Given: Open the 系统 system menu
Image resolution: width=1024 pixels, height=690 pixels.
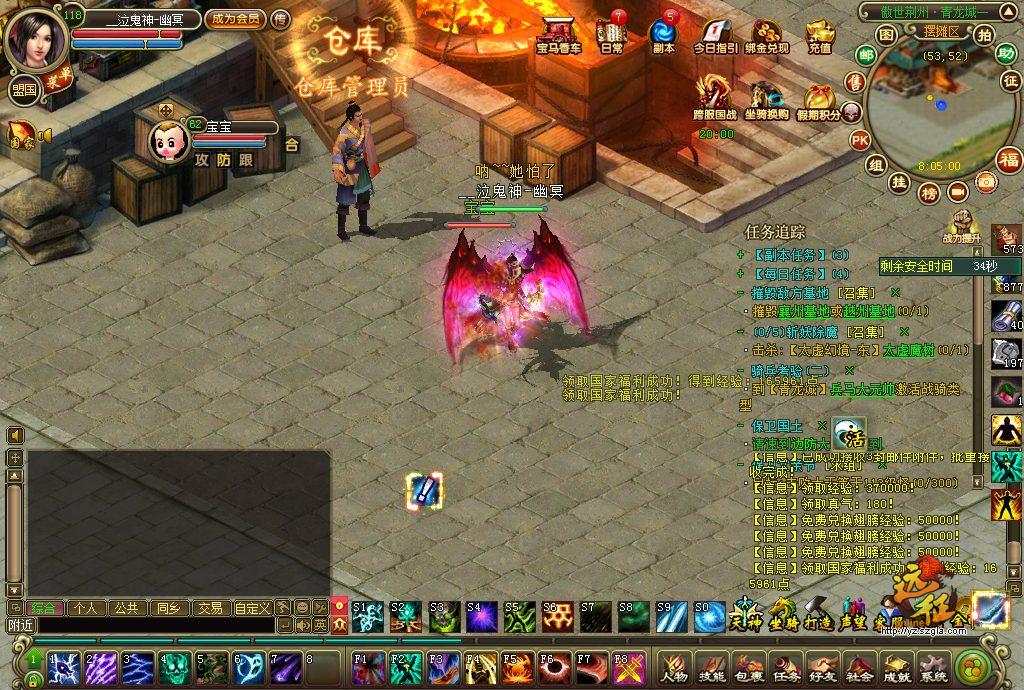Looking at the screenshot, I should 933,664.
